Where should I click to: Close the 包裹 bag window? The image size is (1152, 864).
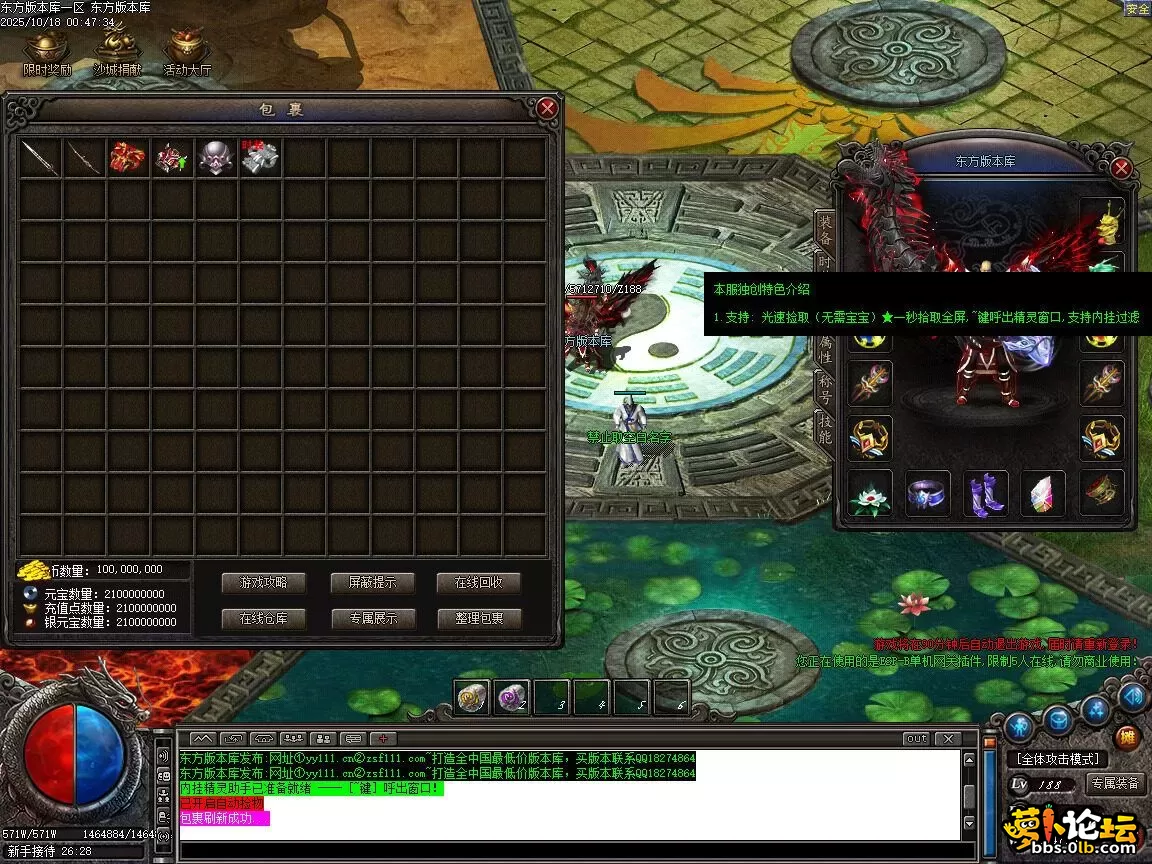coord(546,108)
